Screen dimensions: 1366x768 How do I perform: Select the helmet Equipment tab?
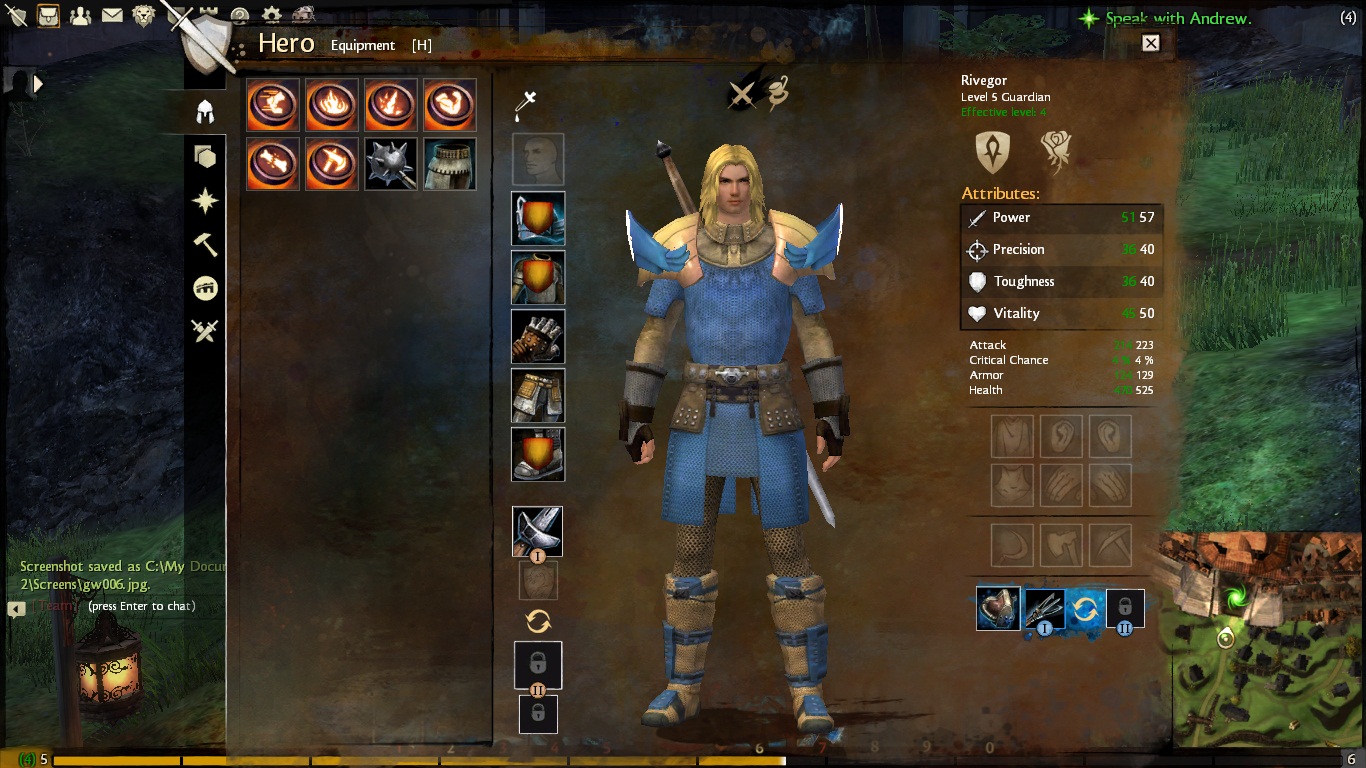click(205, 111)
